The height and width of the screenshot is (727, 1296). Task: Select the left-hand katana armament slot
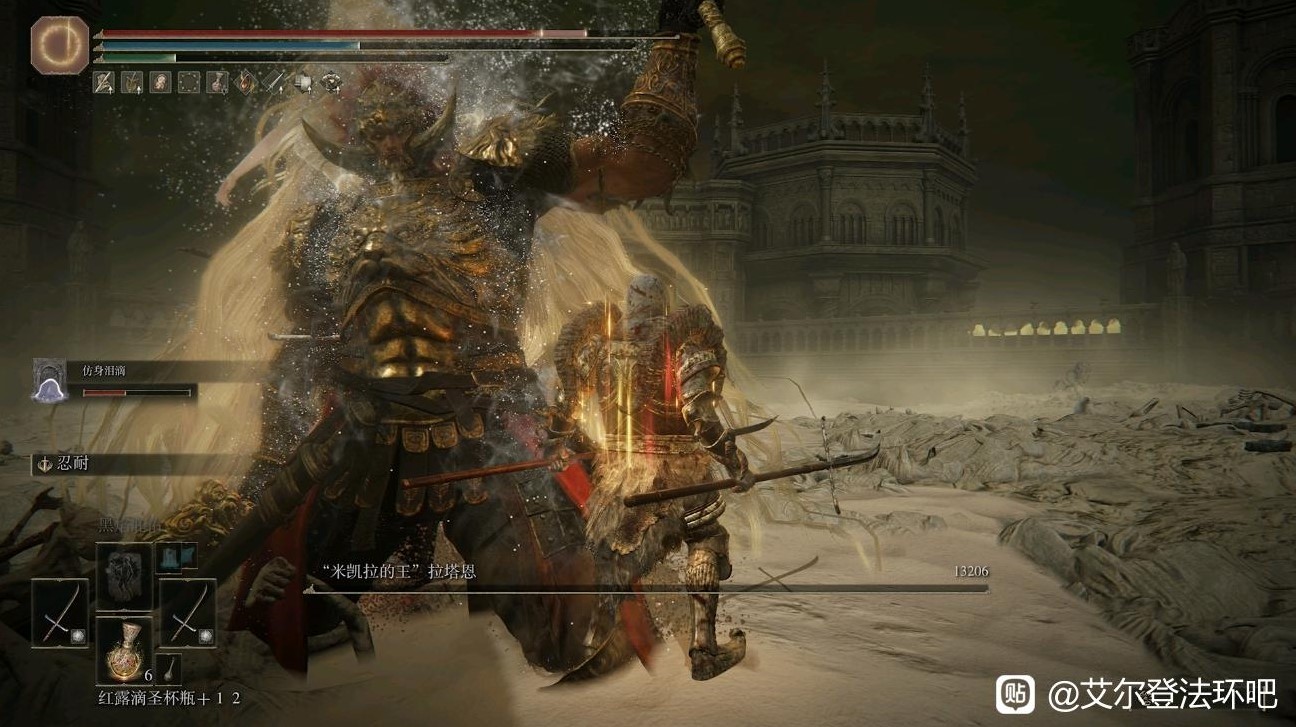tap(60, 611)
